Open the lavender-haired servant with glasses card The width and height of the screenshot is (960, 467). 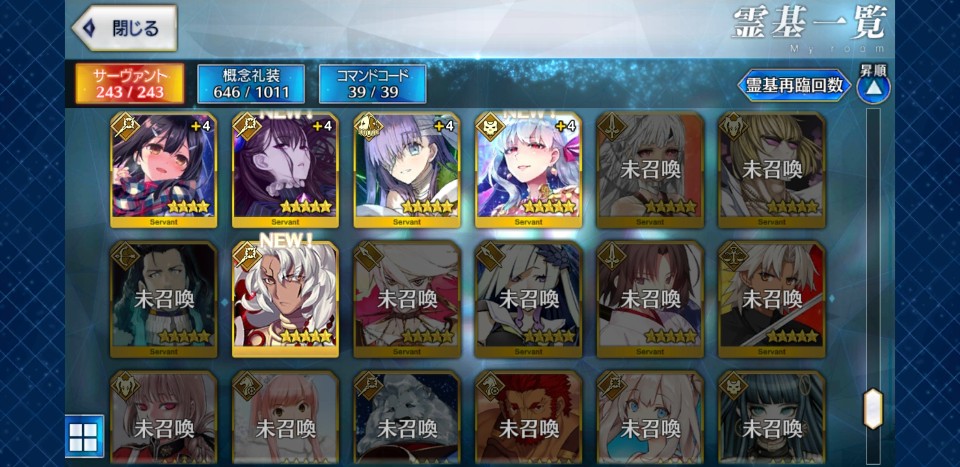click(406, 170)
